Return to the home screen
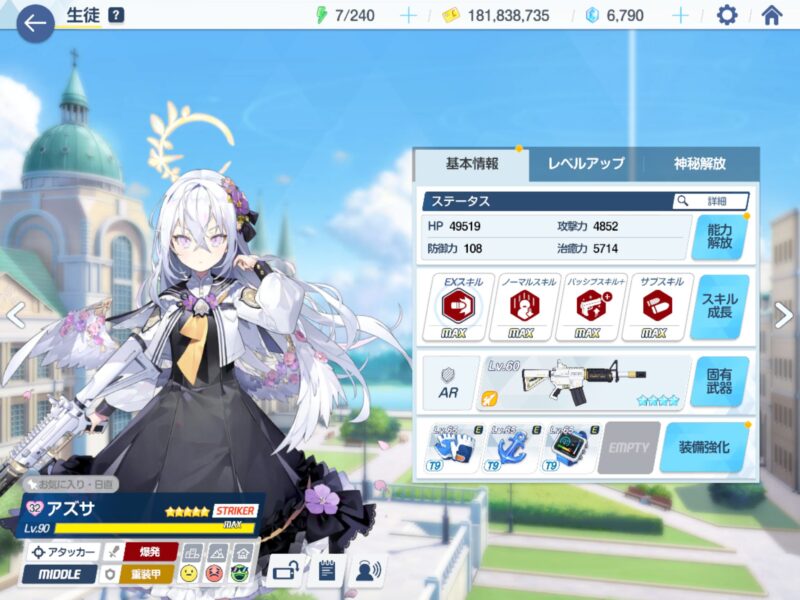The width and height of the screenshot is (800, 600). [x=771, y=15]
